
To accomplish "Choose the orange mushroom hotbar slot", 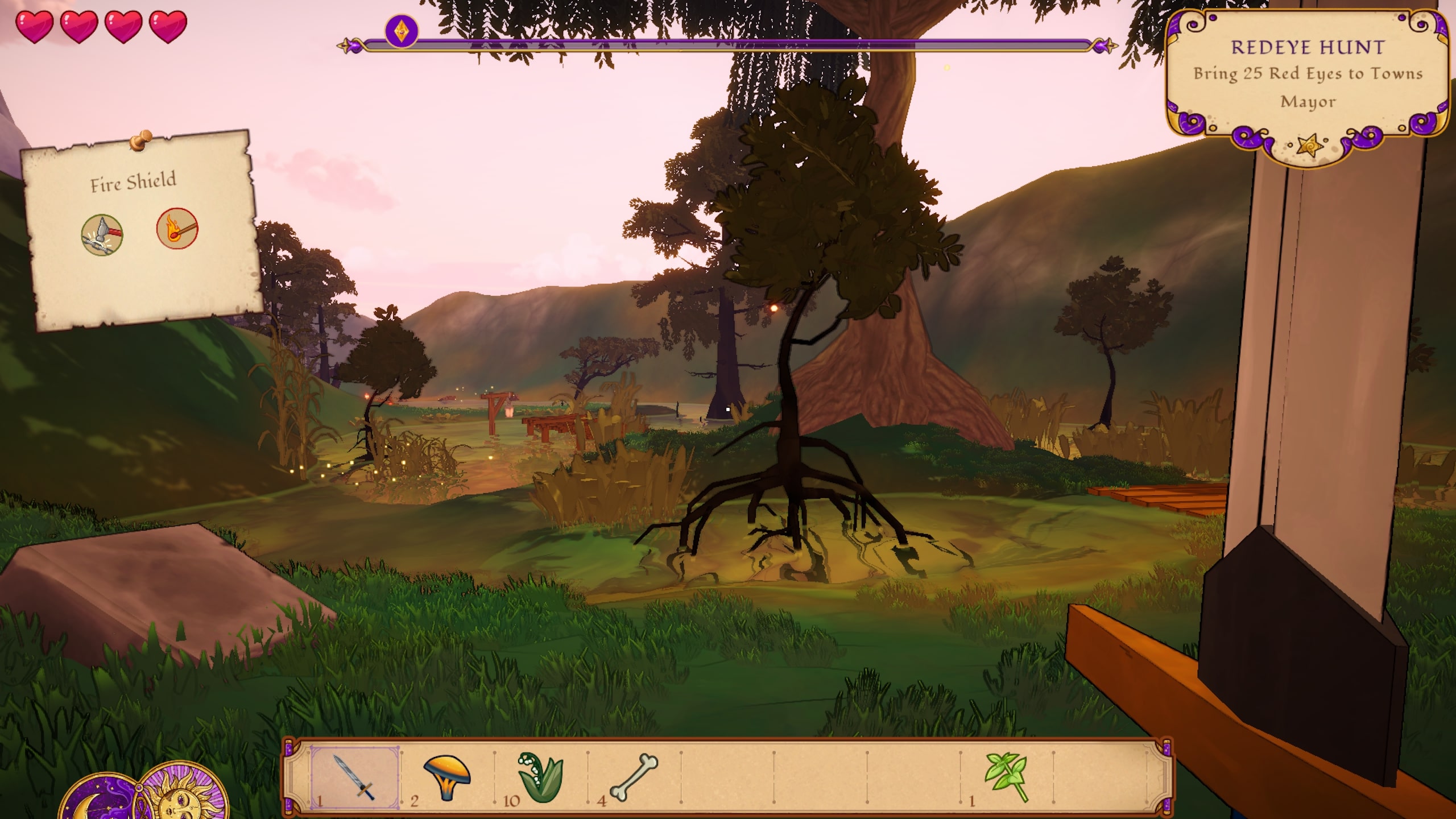I will (447, 777).
